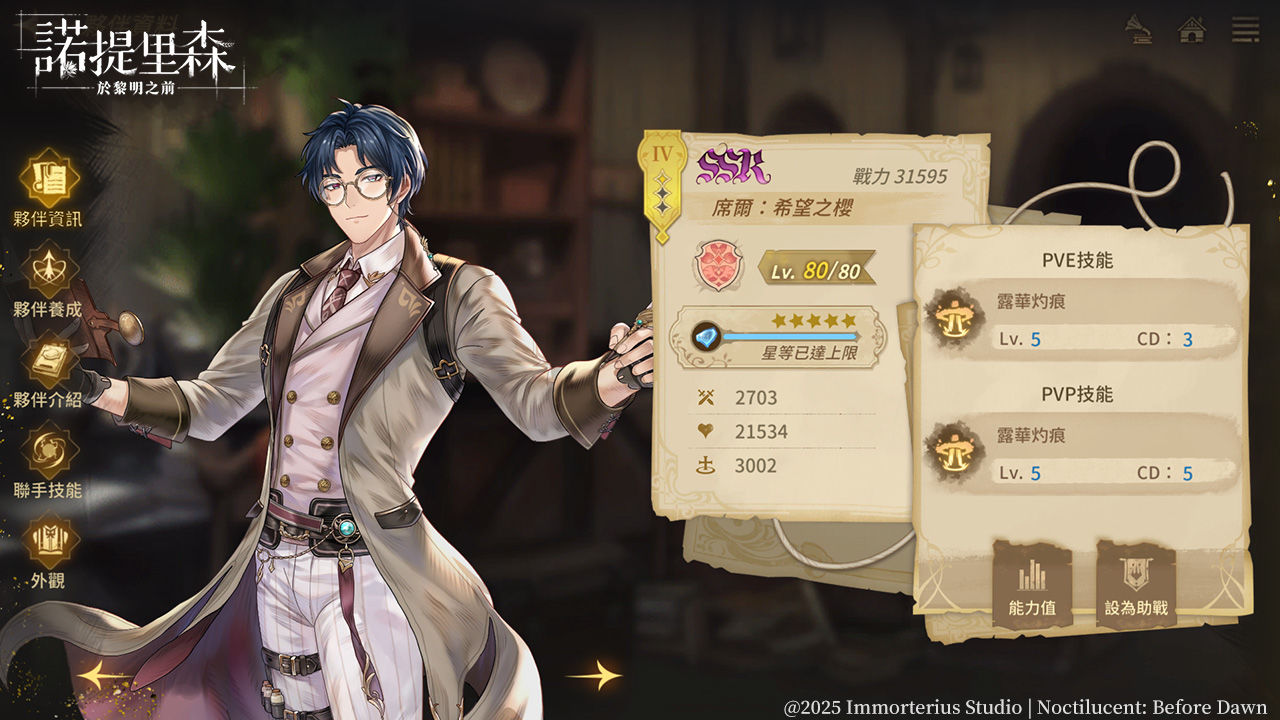Click the blue gem star-rank icon
The width and height of the screenshot is (1280, 720).
pyautogui.click(x=708, y=336)
